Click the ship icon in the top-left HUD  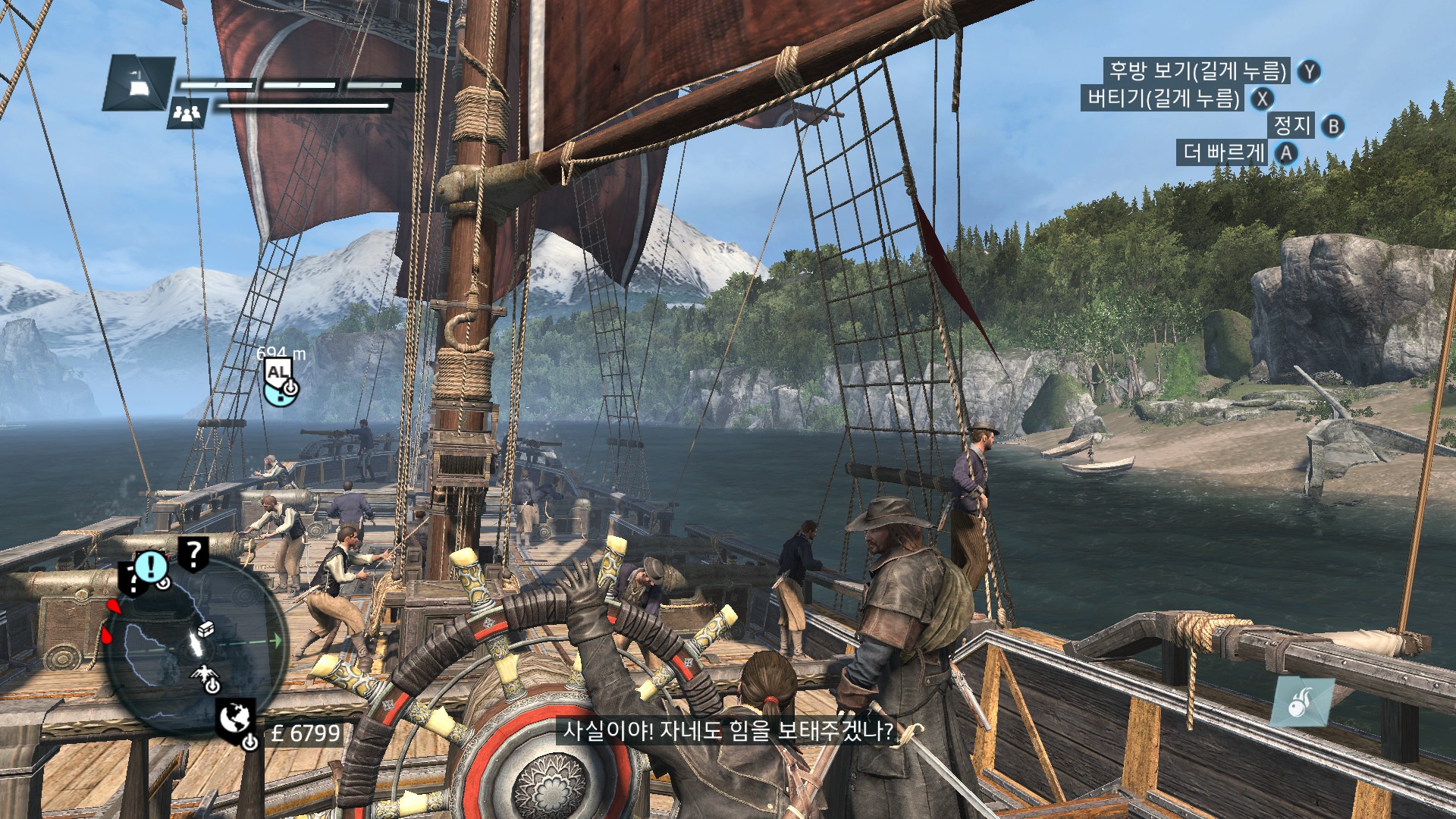(x=138, y=83)
